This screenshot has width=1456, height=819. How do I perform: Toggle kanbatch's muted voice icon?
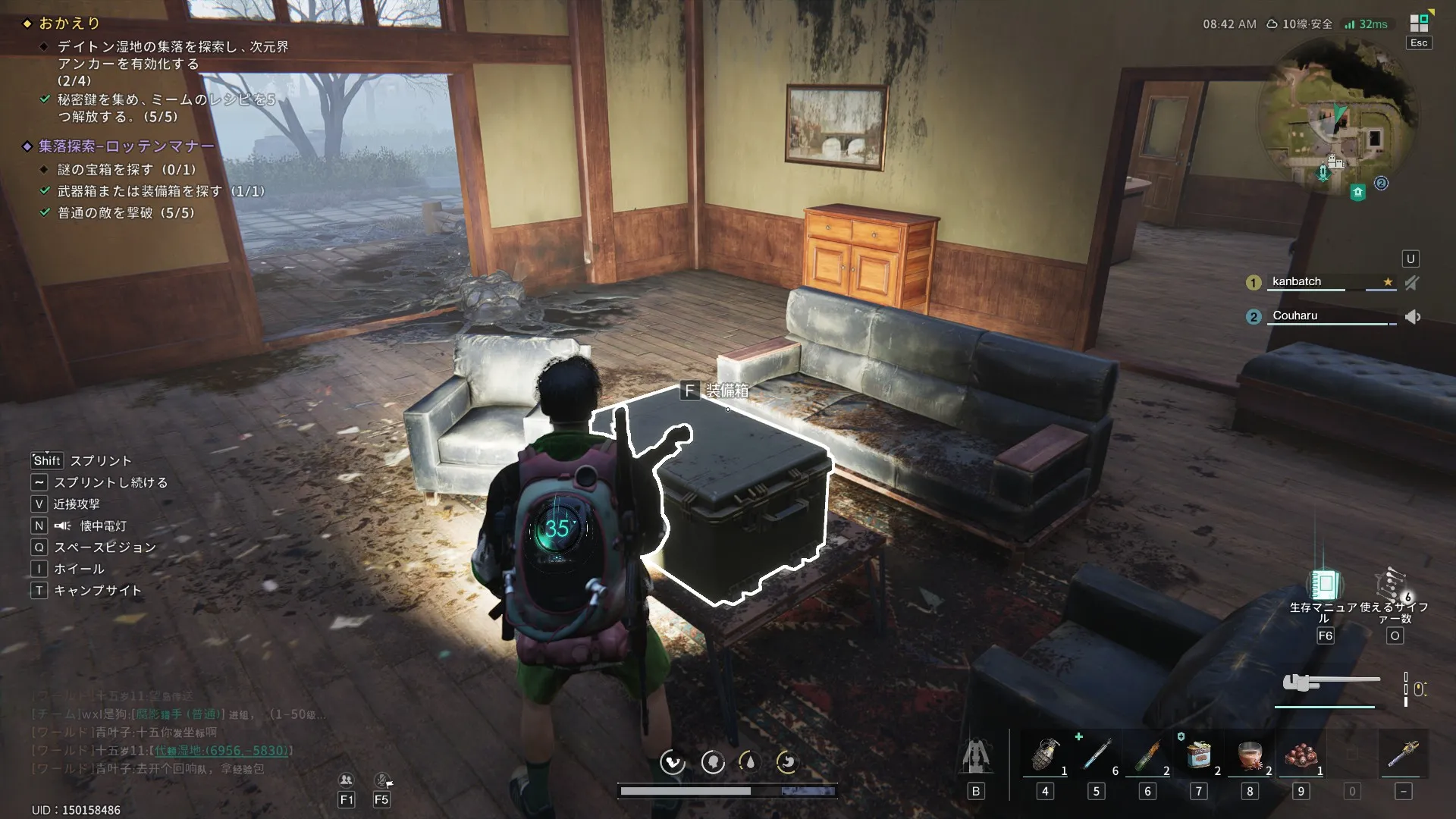point(1411,283)
